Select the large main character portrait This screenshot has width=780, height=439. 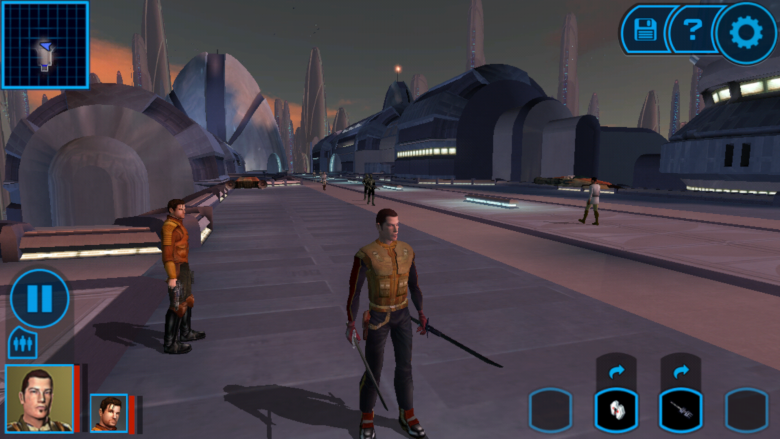point(40,398)
